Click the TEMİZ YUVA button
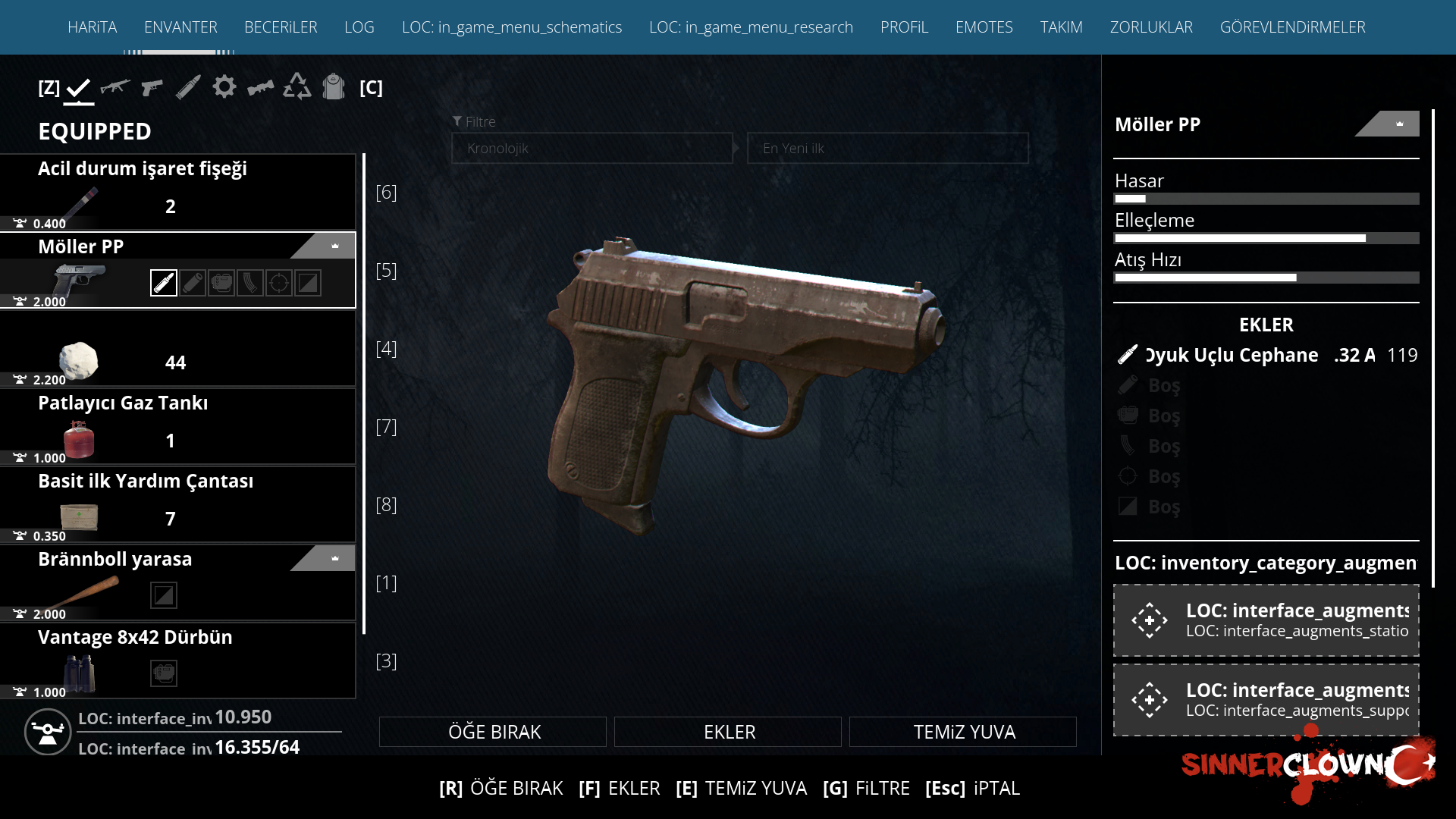The width and height of the screenshot is (1456, 819). coord(963,732)
